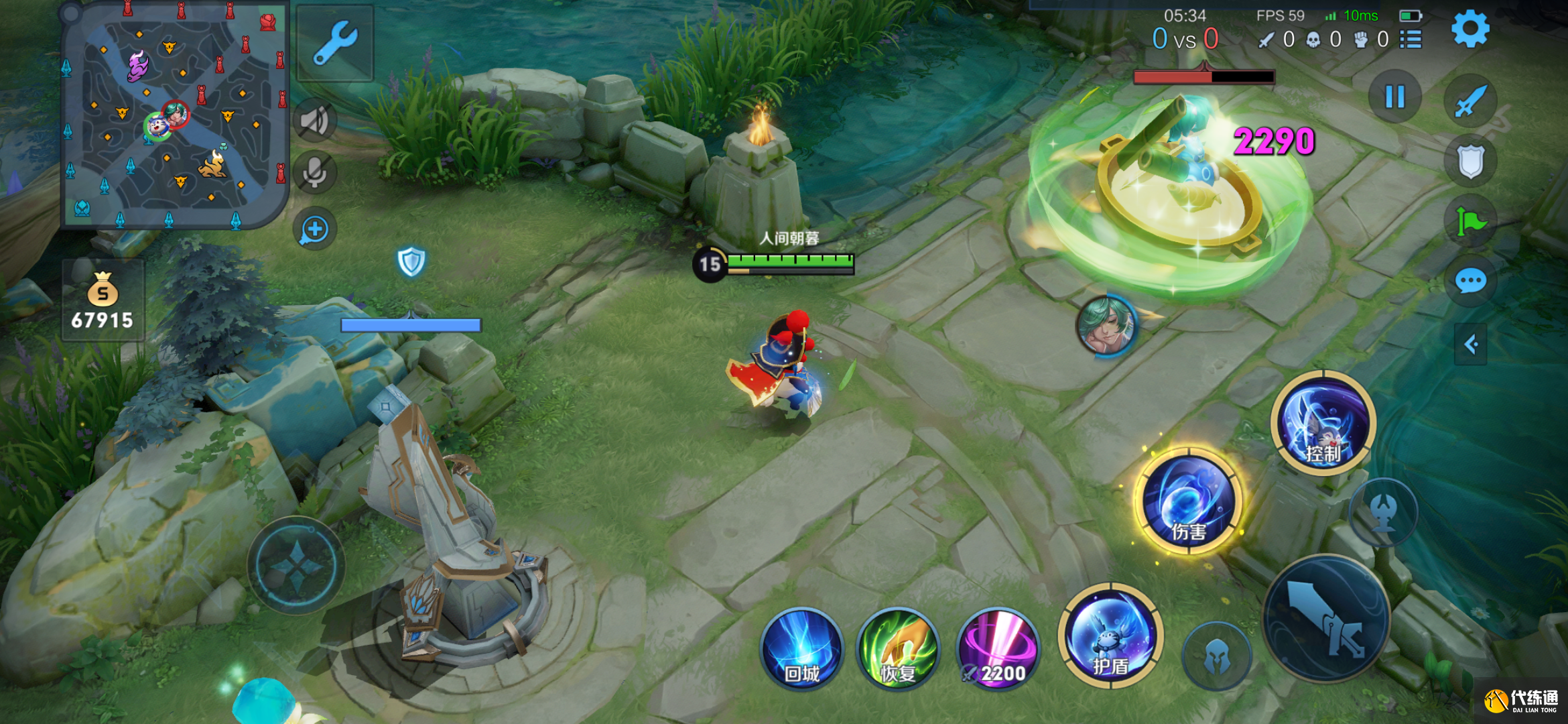Open the minimap overview

pos(173,115)
